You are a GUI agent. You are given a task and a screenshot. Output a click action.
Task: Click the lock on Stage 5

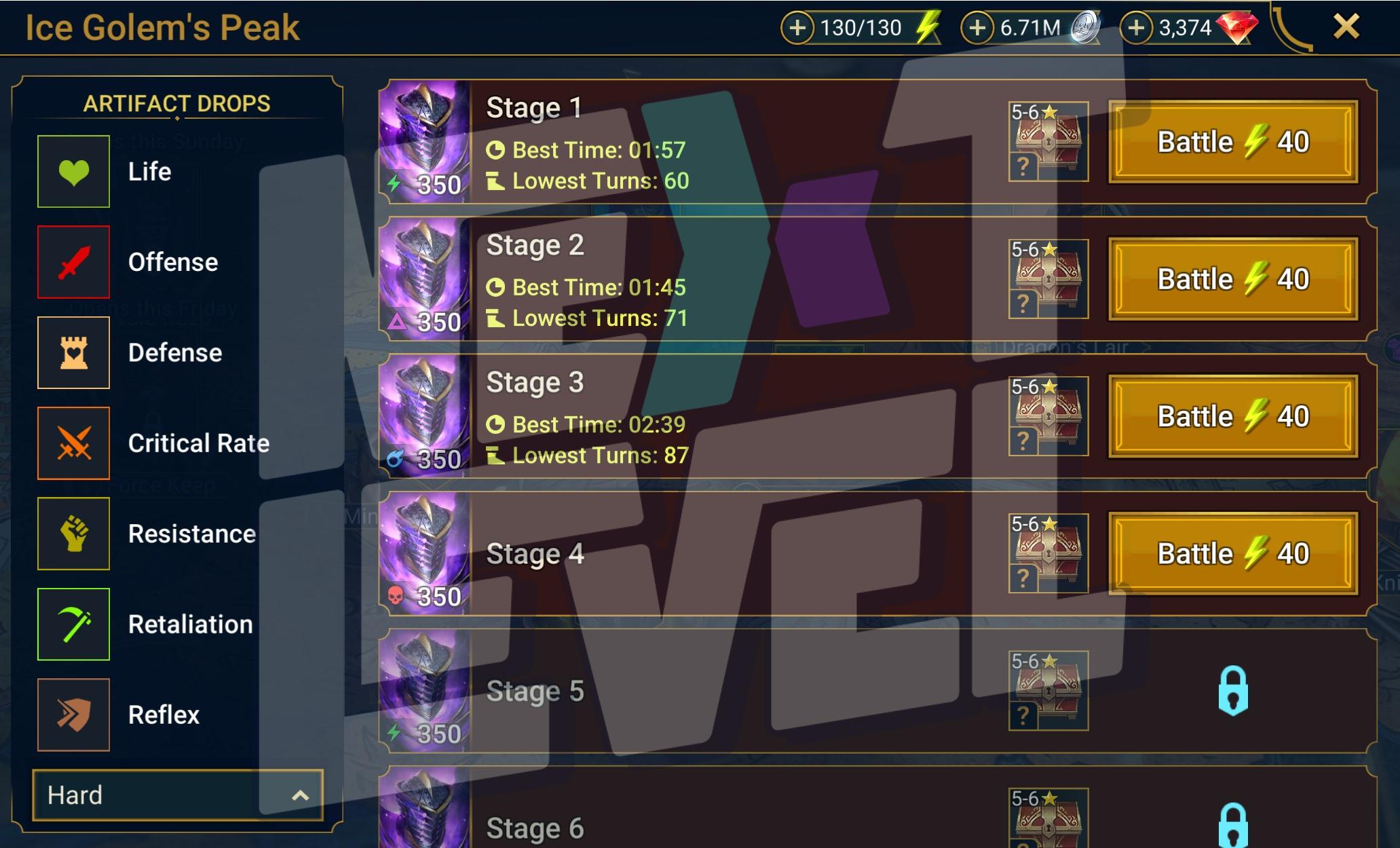[x=1234, y=689]
